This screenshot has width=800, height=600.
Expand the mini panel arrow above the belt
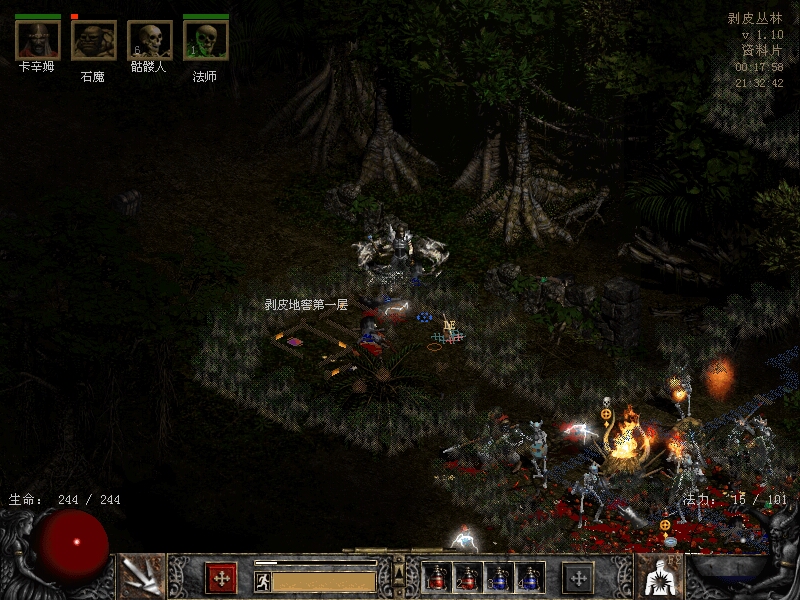tap(399, 573)
